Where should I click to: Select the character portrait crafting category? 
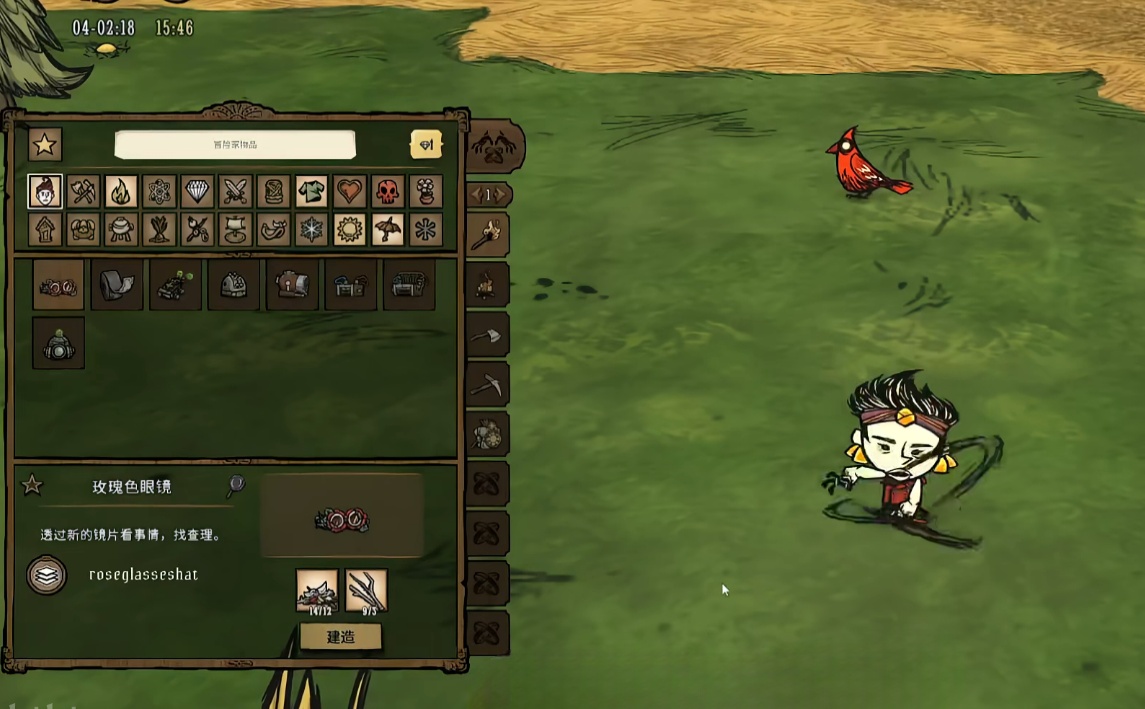coord(45,191)
